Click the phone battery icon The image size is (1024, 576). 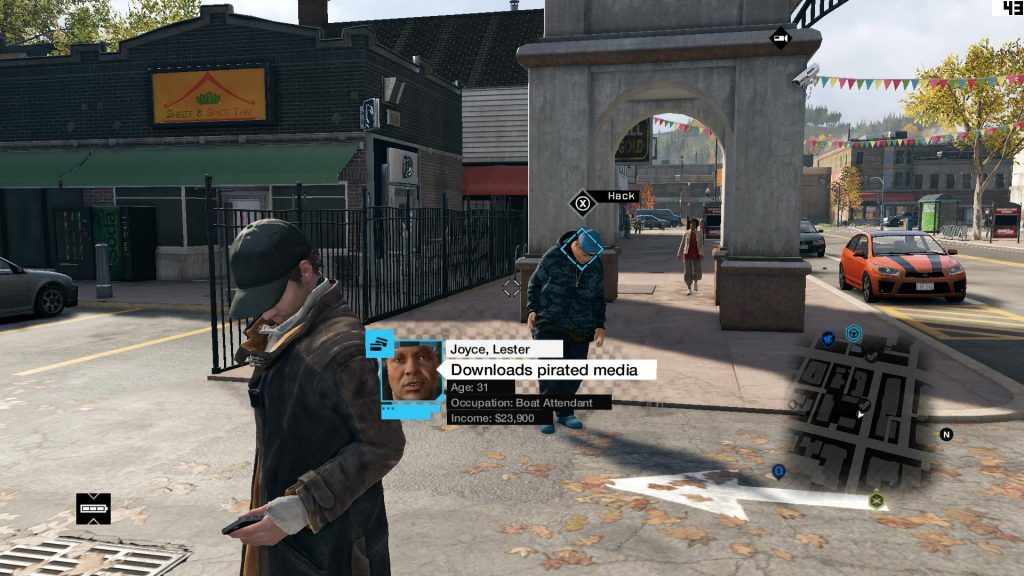(93, 509)
